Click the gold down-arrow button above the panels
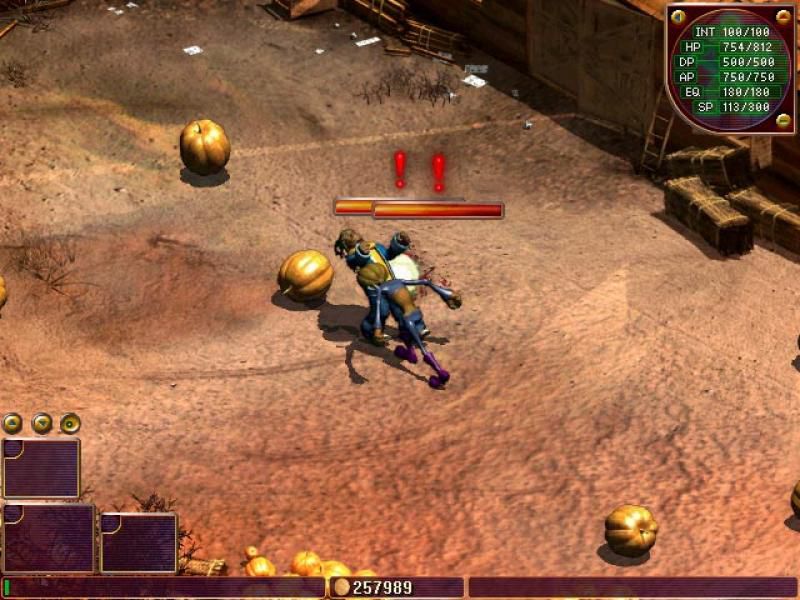This screenshot has width=800, height=600. point(42,423)
